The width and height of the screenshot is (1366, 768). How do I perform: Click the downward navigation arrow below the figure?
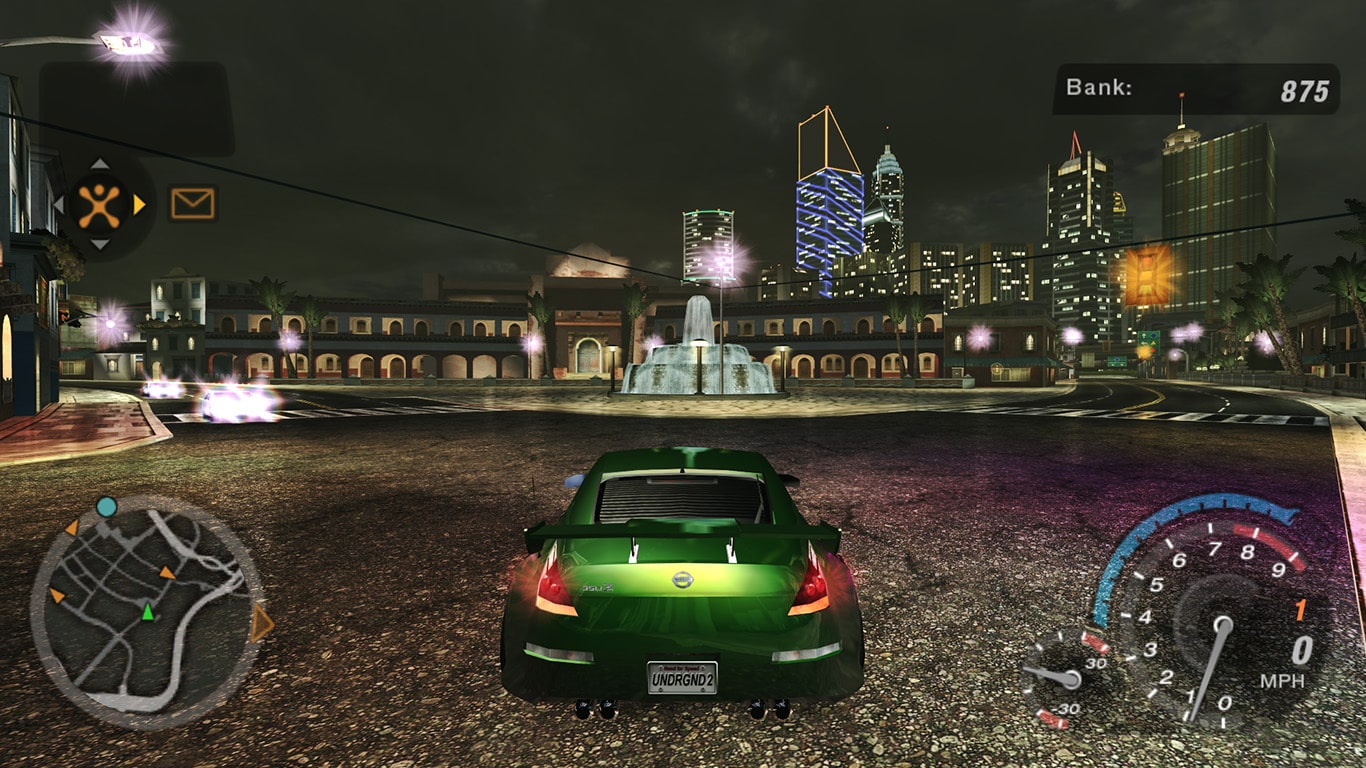point(99,244)
